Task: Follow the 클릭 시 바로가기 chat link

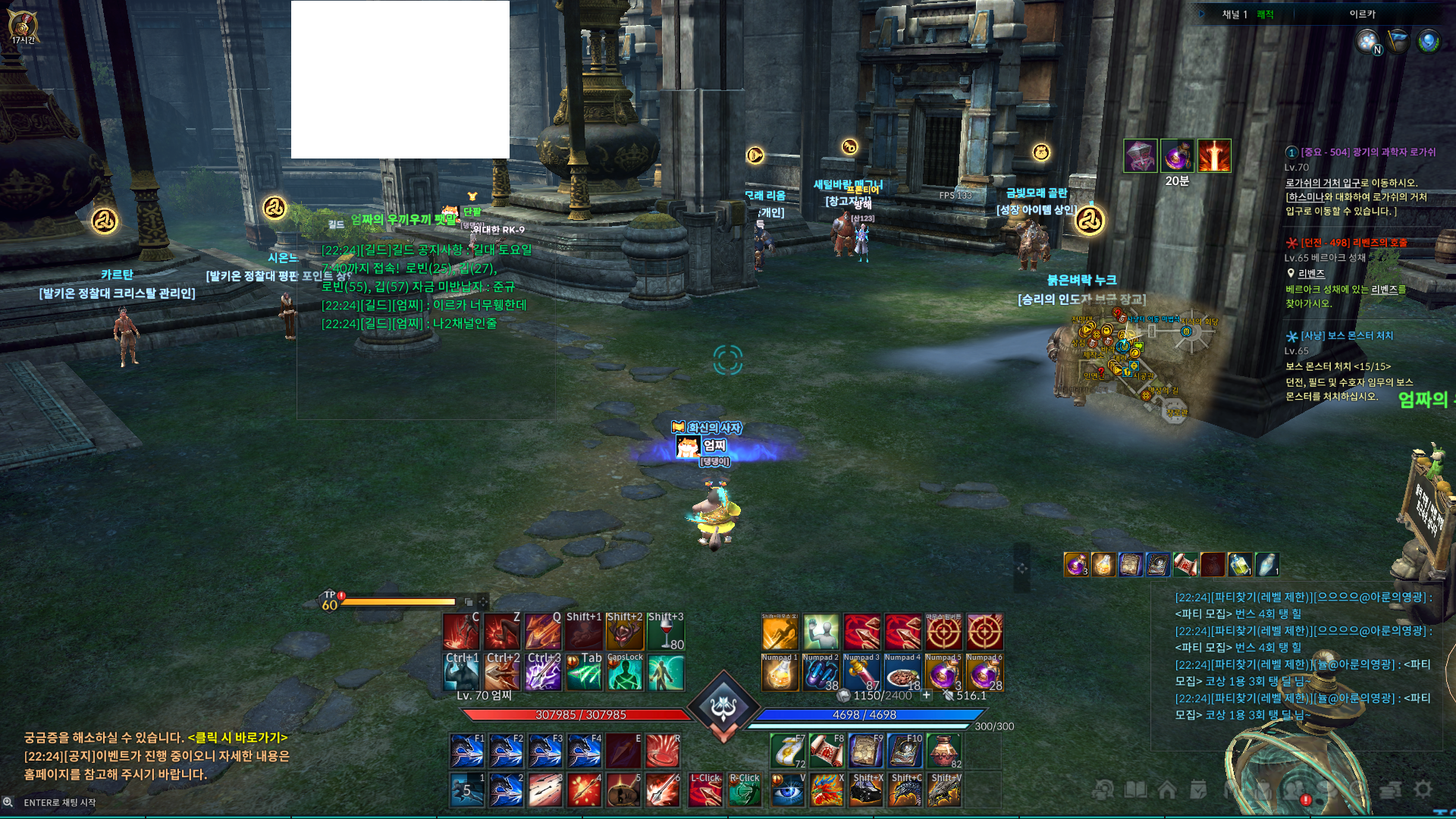Action: tap(237, 738)
